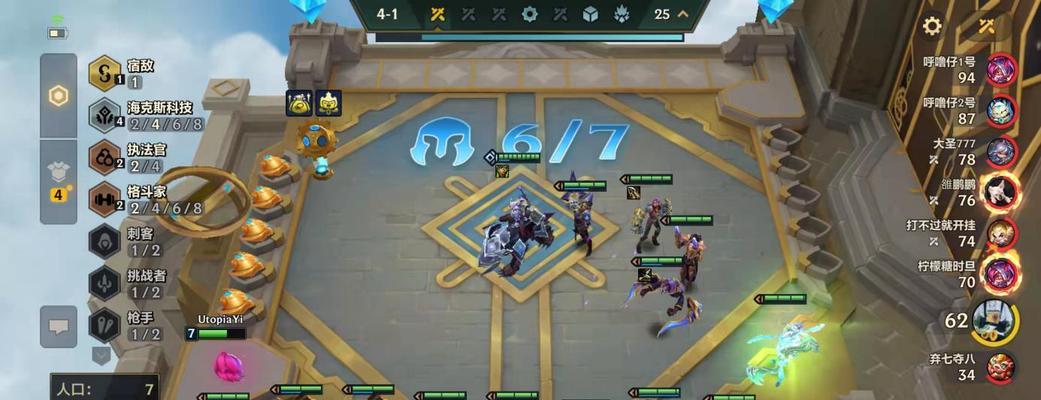Switch to the hexagon traits tab
The height and width of the screenshot is (400, 1041).
tap(58, 96)
